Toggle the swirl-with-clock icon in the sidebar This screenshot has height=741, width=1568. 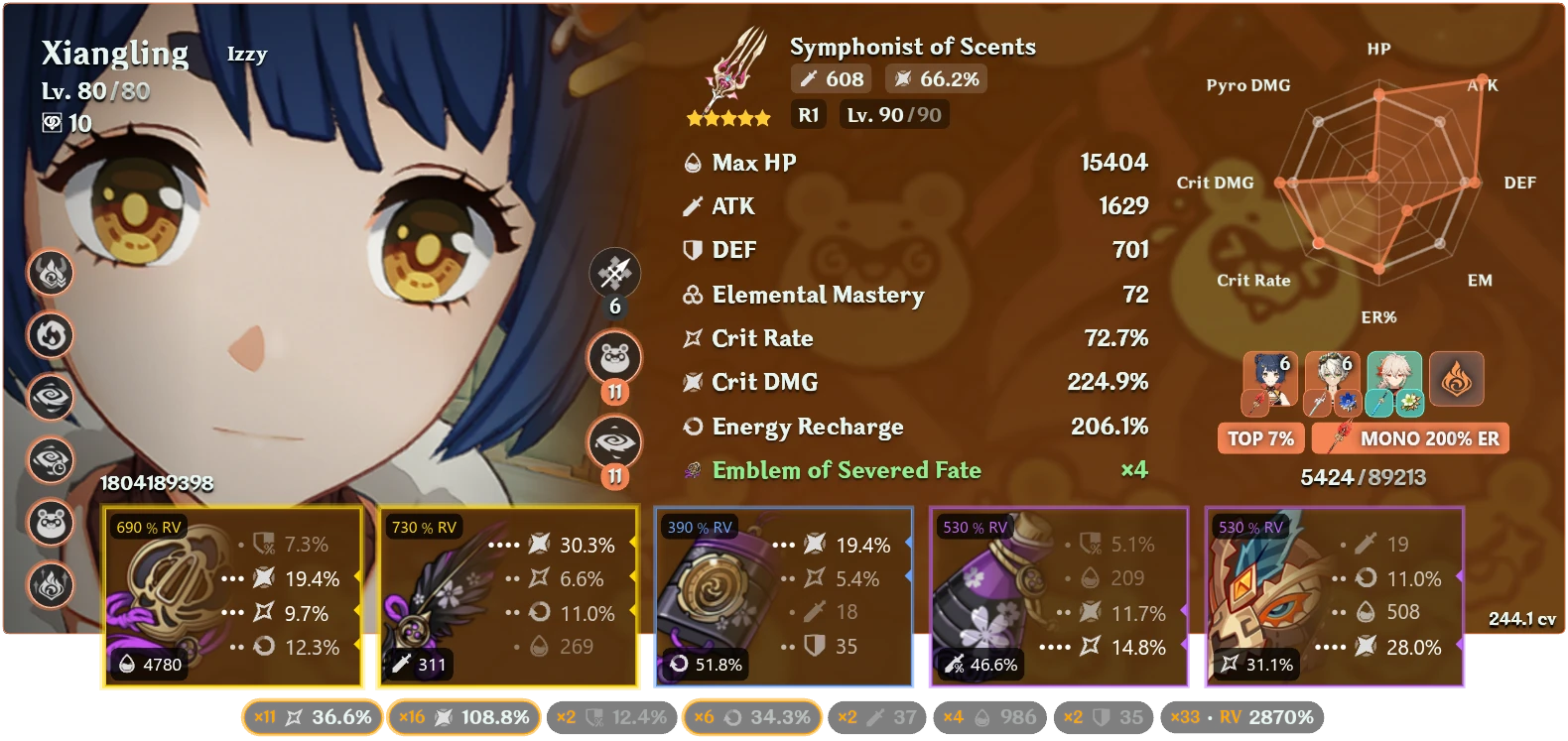click(50, 461)
